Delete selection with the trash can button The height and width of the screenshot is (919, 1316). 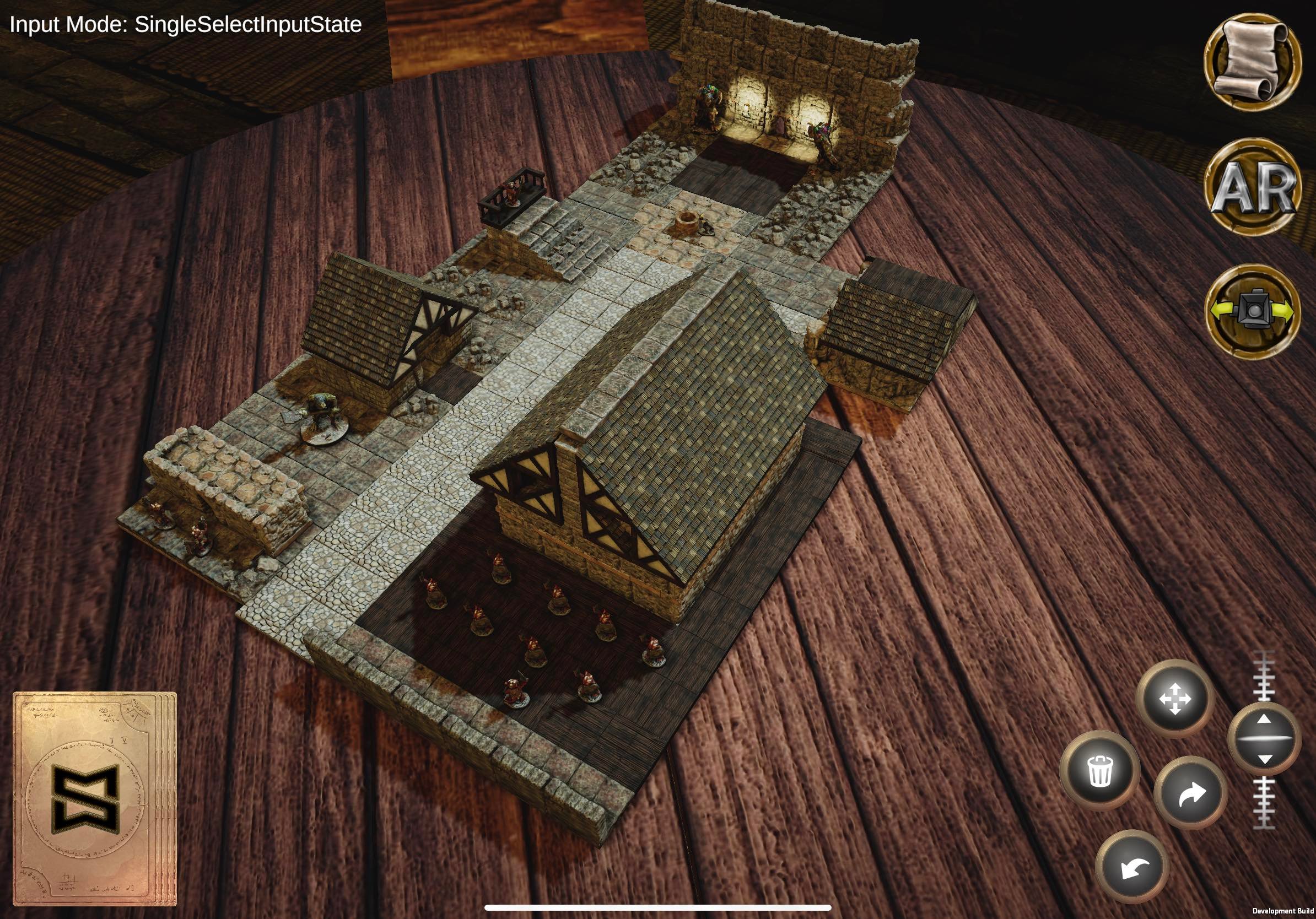pos(1100,770)
